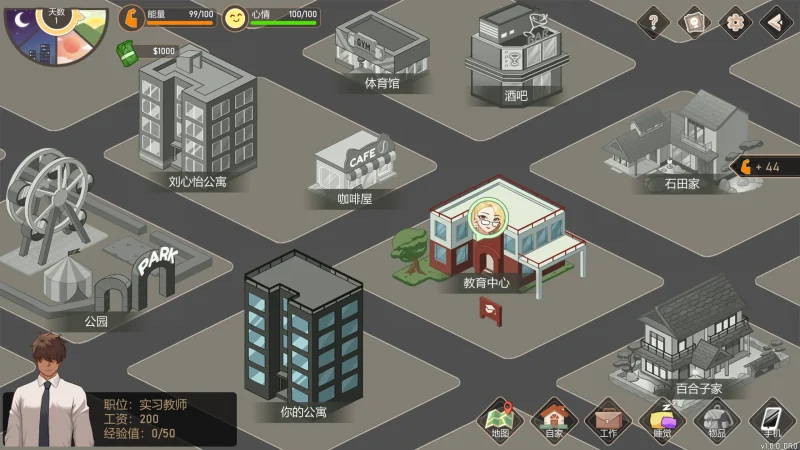Screen dimensions: 800x450
Task: Go home with the 自家 button
Action: coord(553,419)
